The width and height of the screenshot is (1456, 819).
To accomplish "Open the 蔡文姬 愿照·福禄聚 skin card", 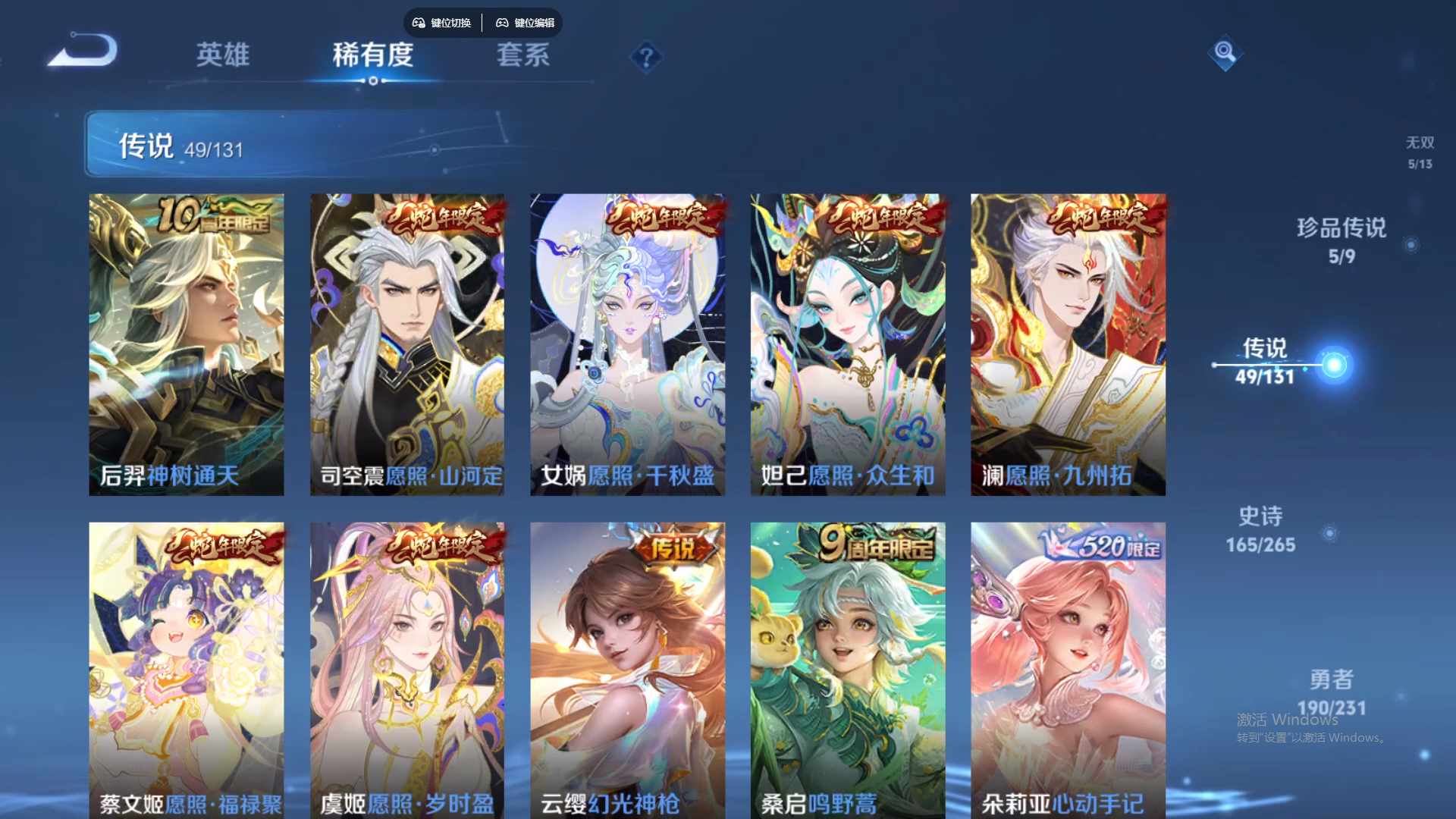I will (x=186, y=667).
